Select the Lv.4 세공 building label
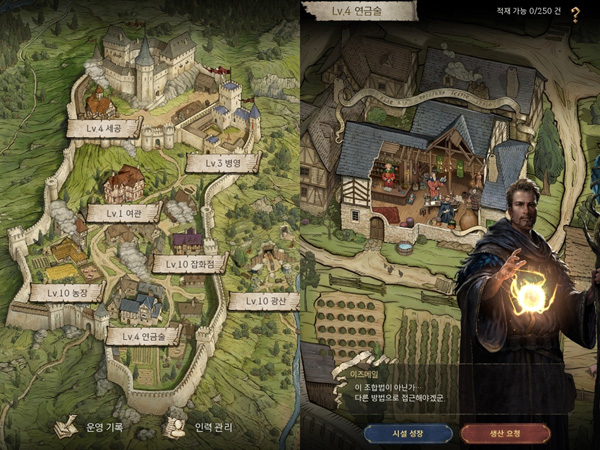600x450 pixels. [103, 127]
